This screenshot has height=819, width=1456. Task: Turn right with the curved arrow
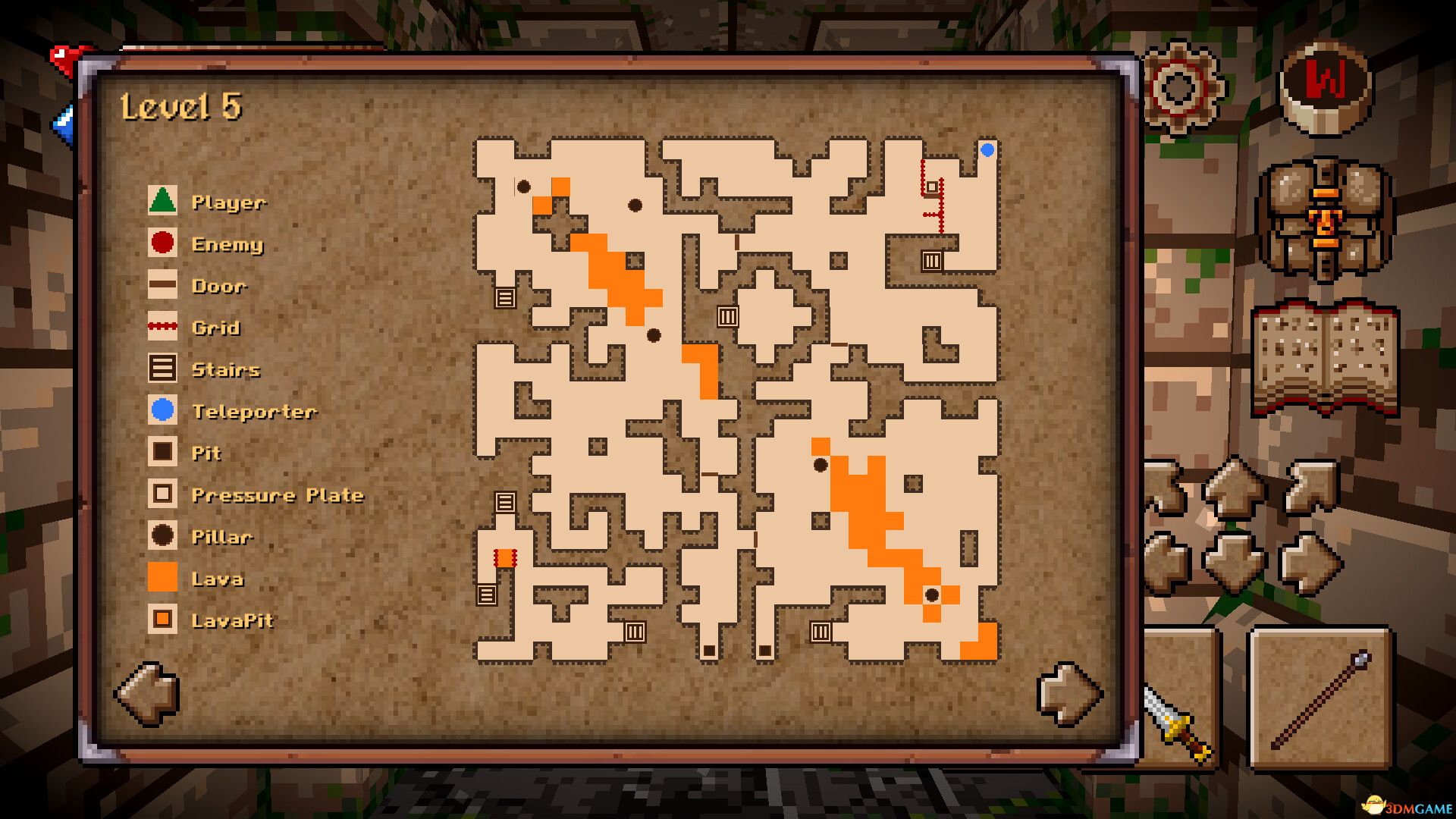[x=1310, y=487]
